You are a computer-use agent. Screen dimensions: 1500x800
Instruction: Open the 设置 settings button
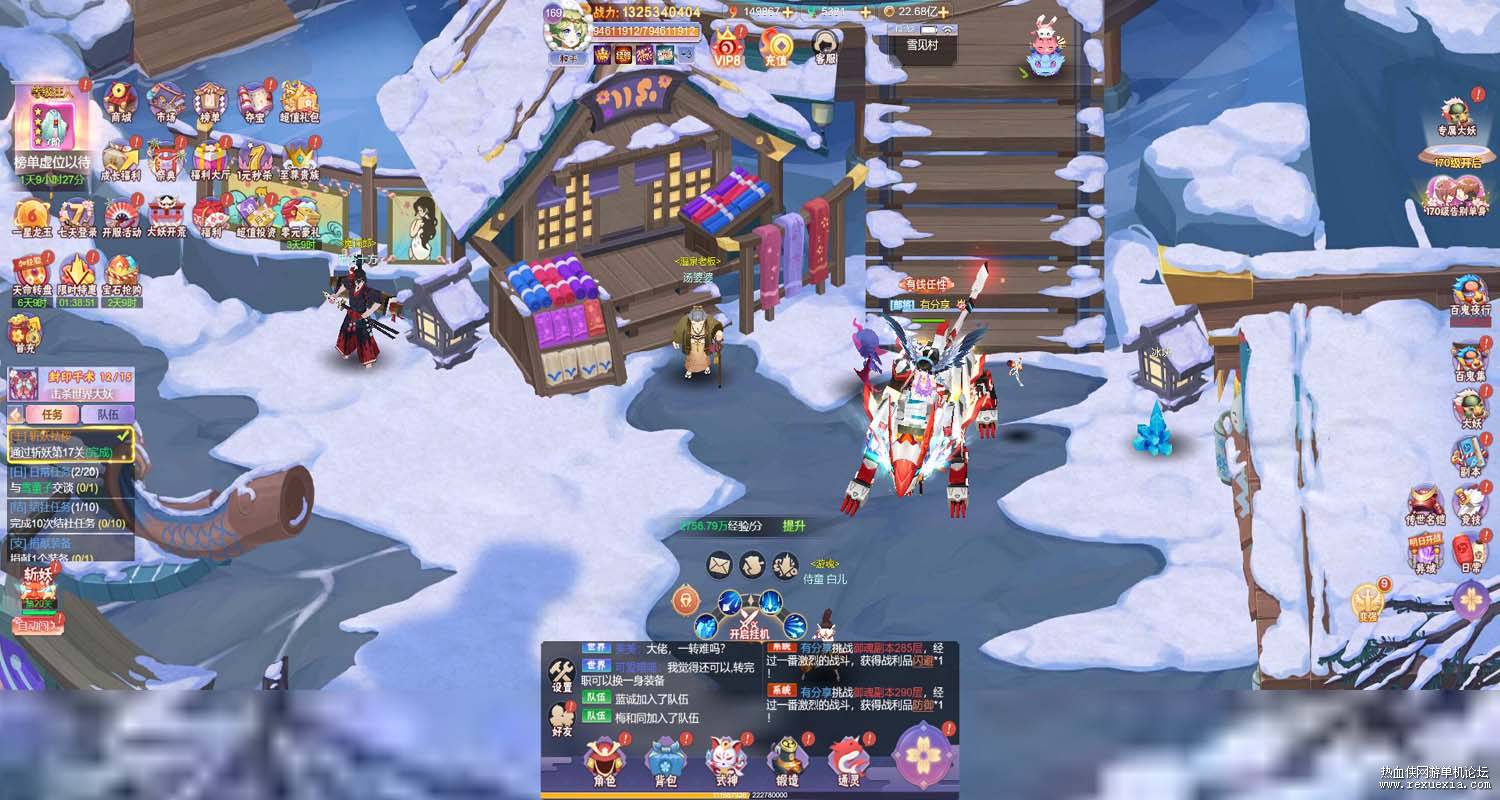[x=561, y=675]
